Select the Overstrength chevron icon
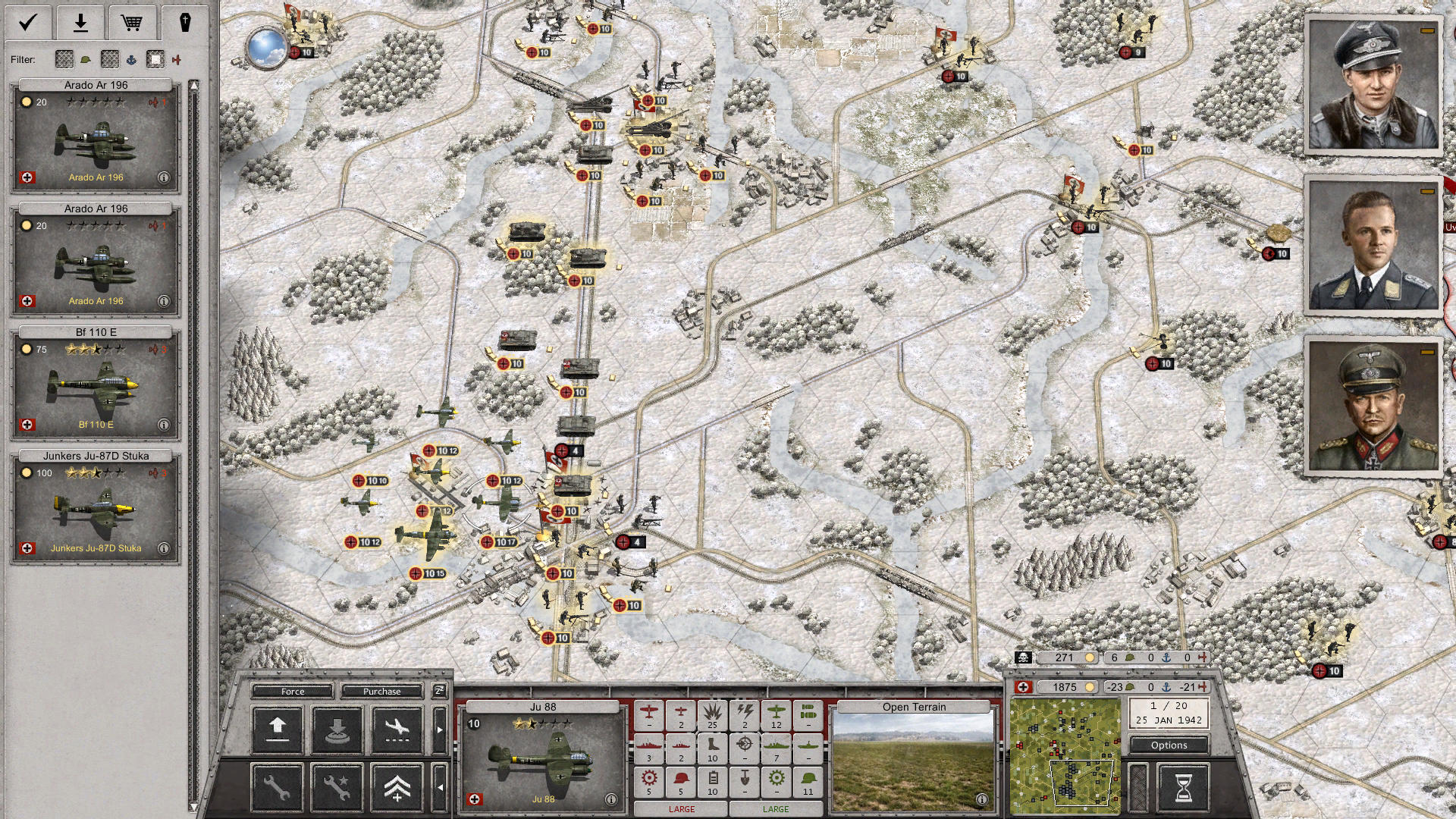This screenshot has height=819, width=1456. [x=397, y=789]
